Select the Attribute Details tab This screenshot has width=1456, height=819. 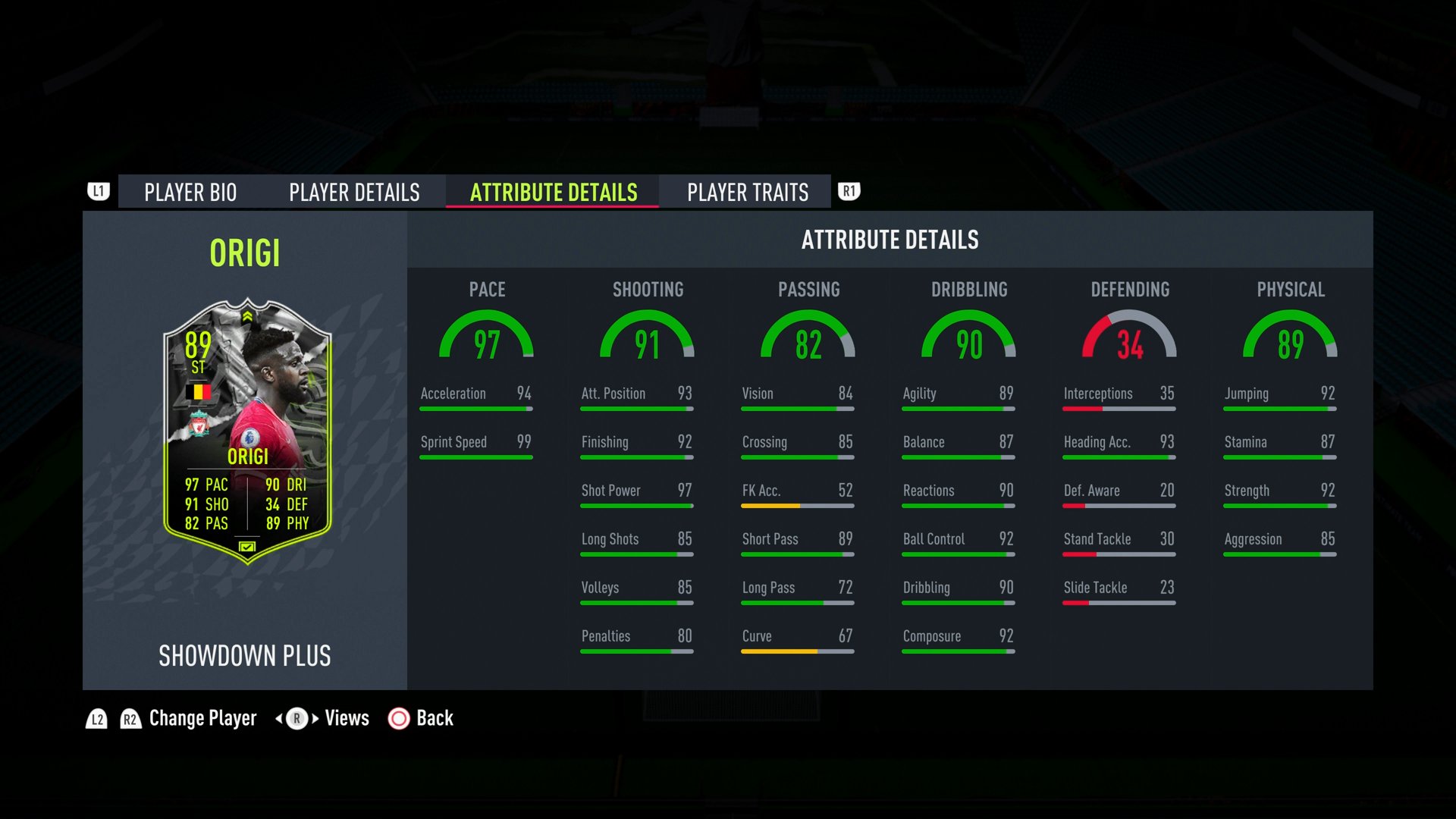coord(554,193)
